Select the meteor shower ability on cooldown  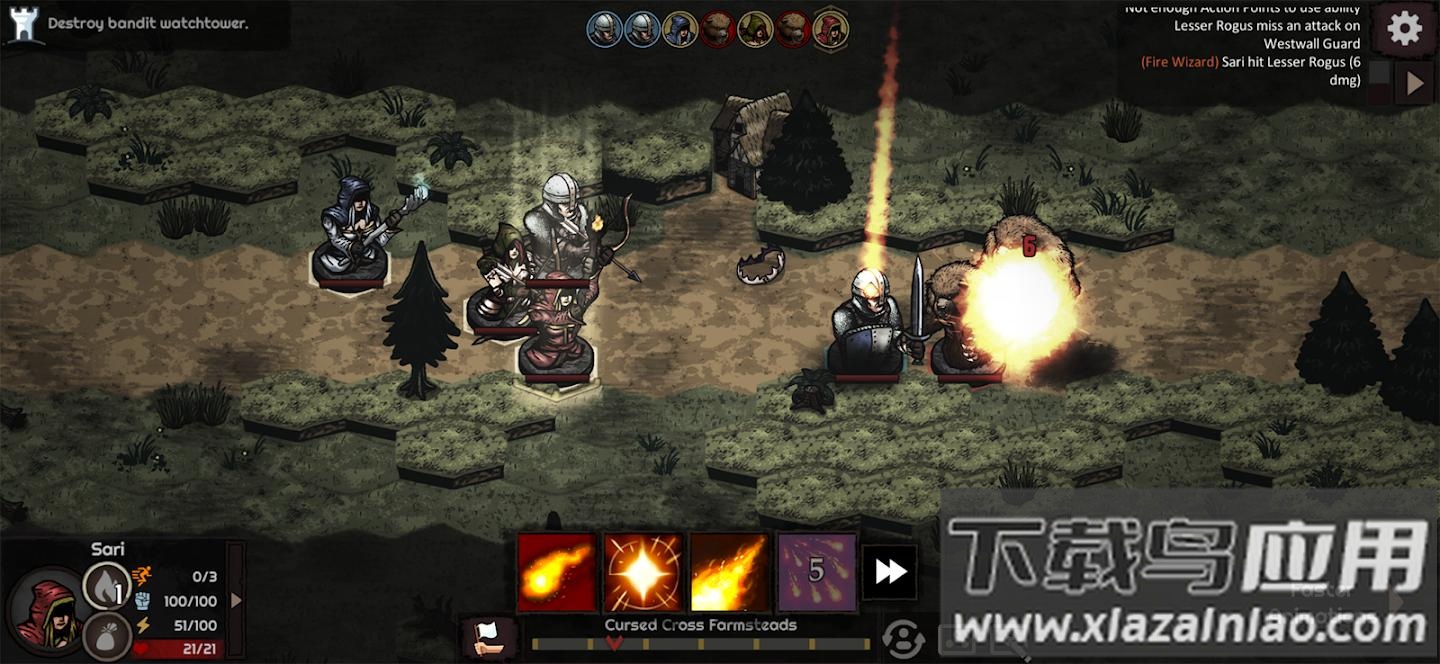point(816,572)
